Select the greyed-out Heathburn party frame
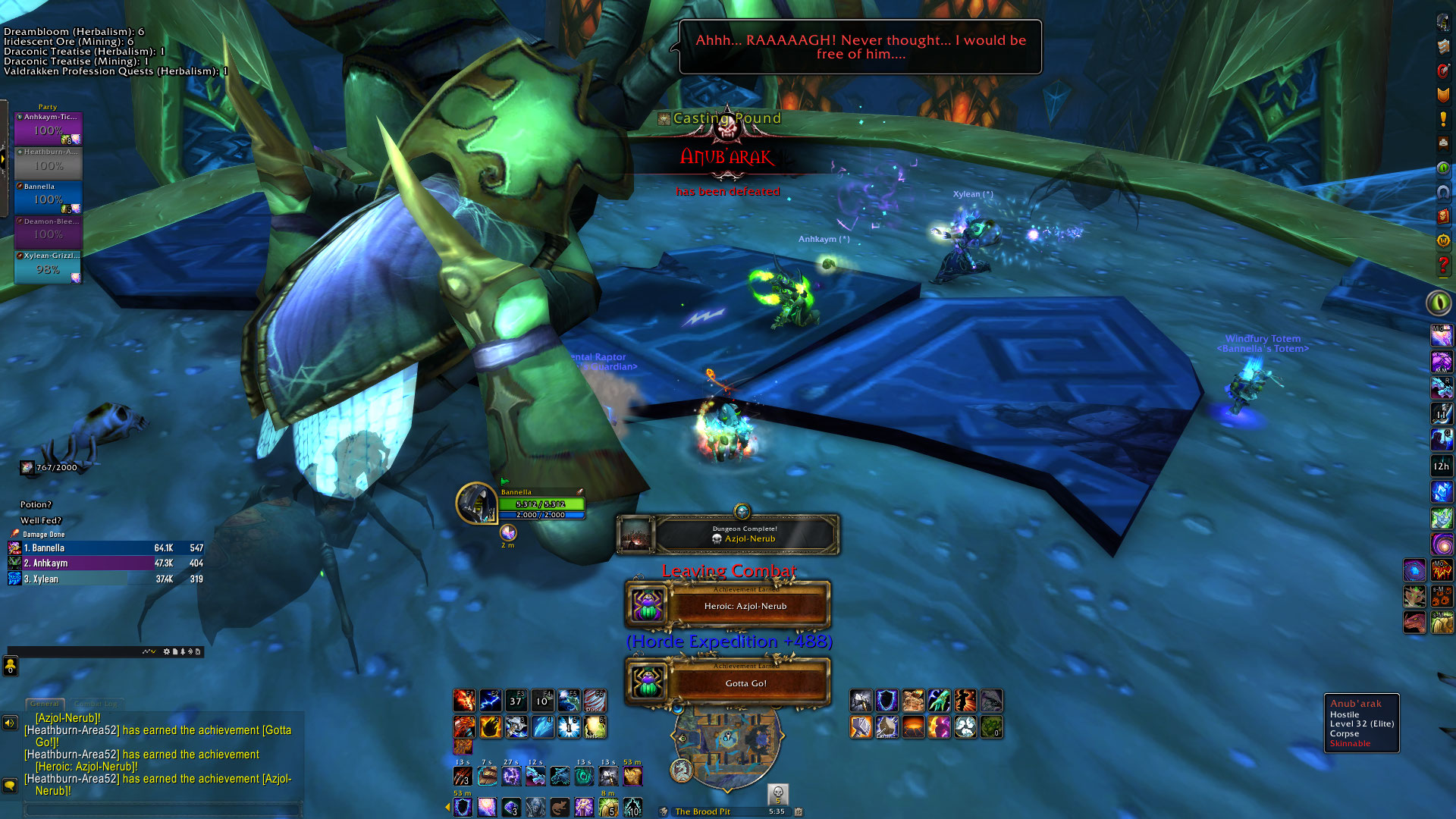 (48, 162)
